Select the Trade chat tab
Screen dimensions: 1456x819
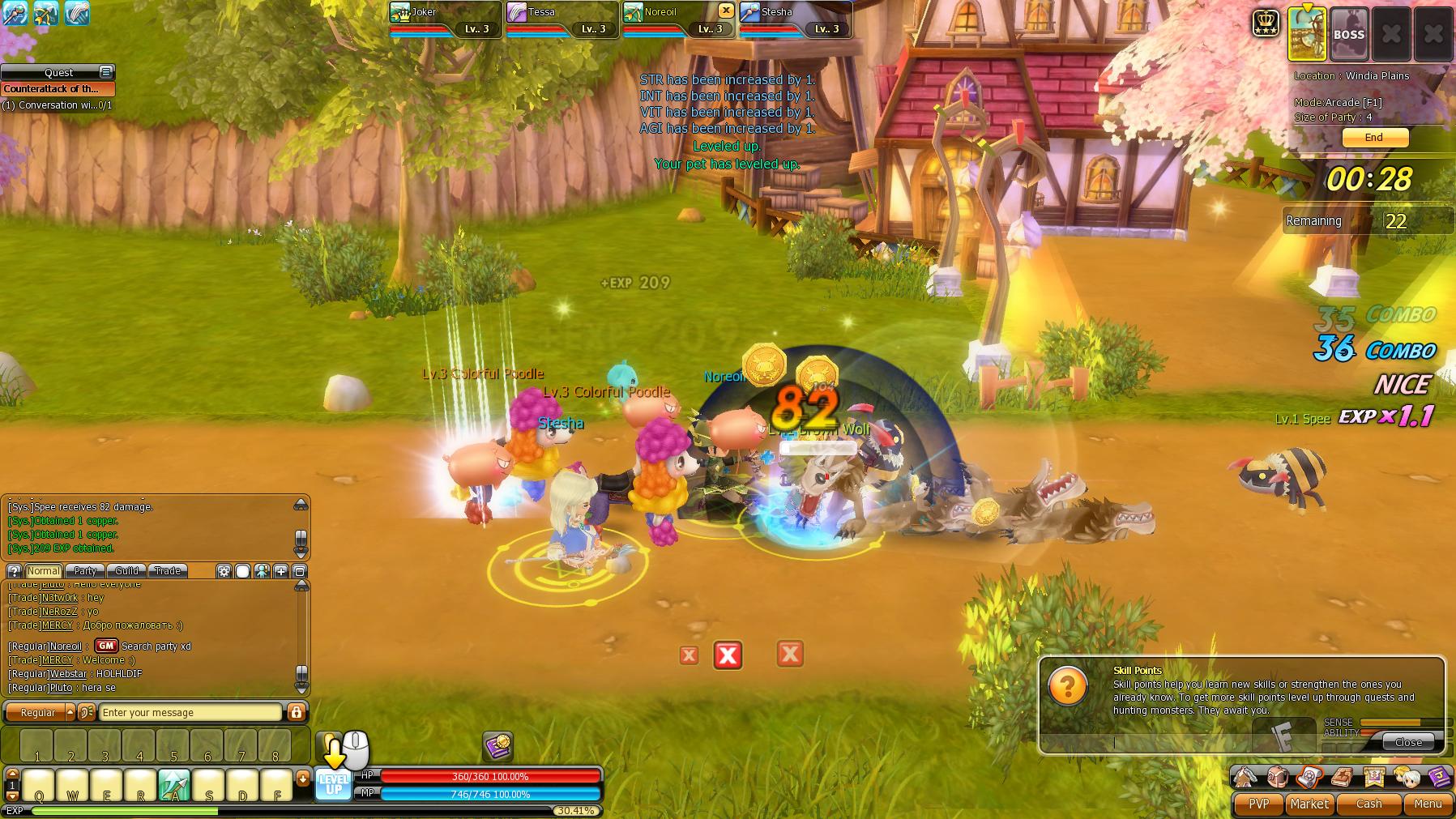click(168, 571)
